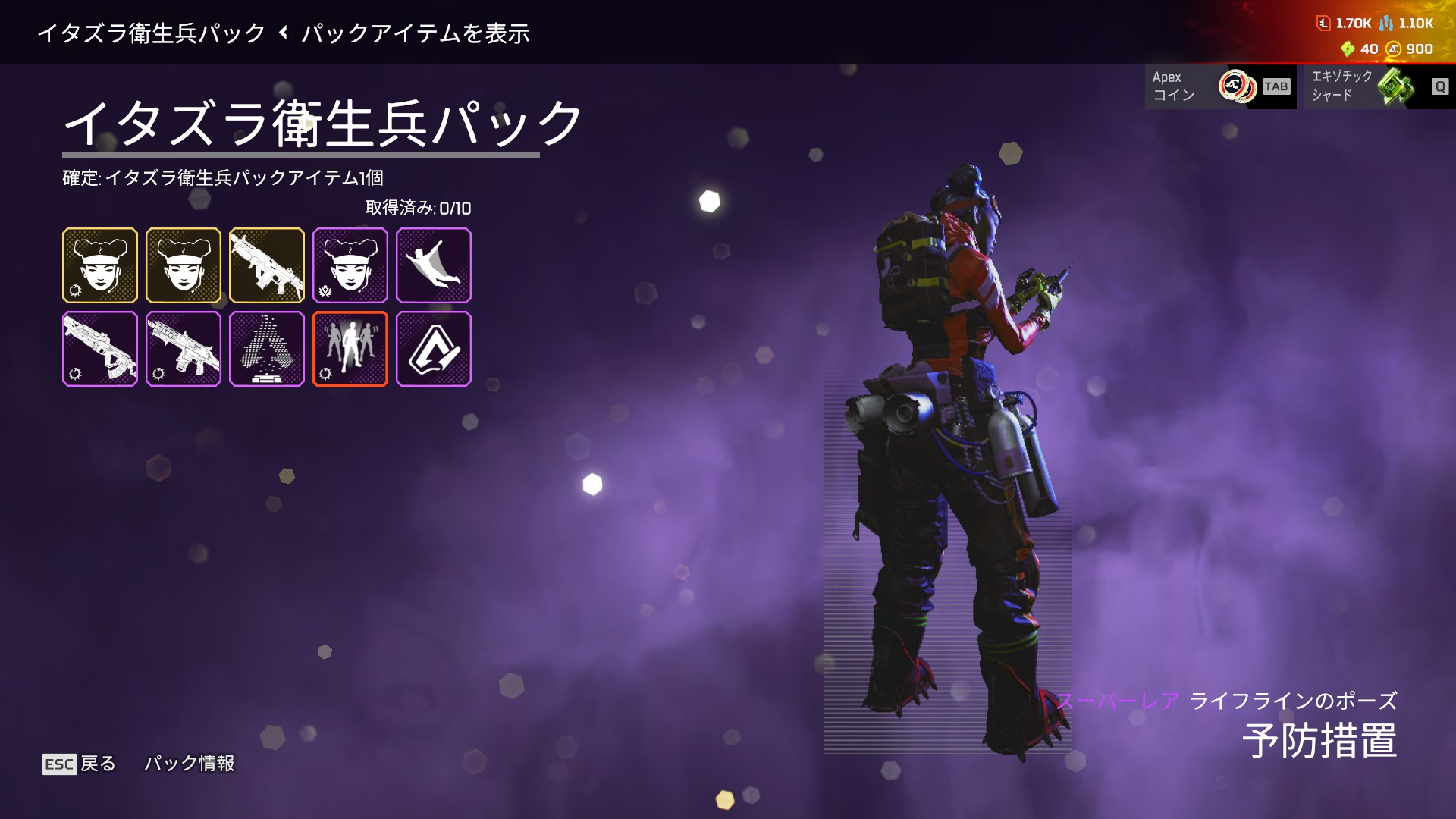Viewport: 1456px width, 819px height.
Task: Go back with the 戻る button
Action: 80,764
